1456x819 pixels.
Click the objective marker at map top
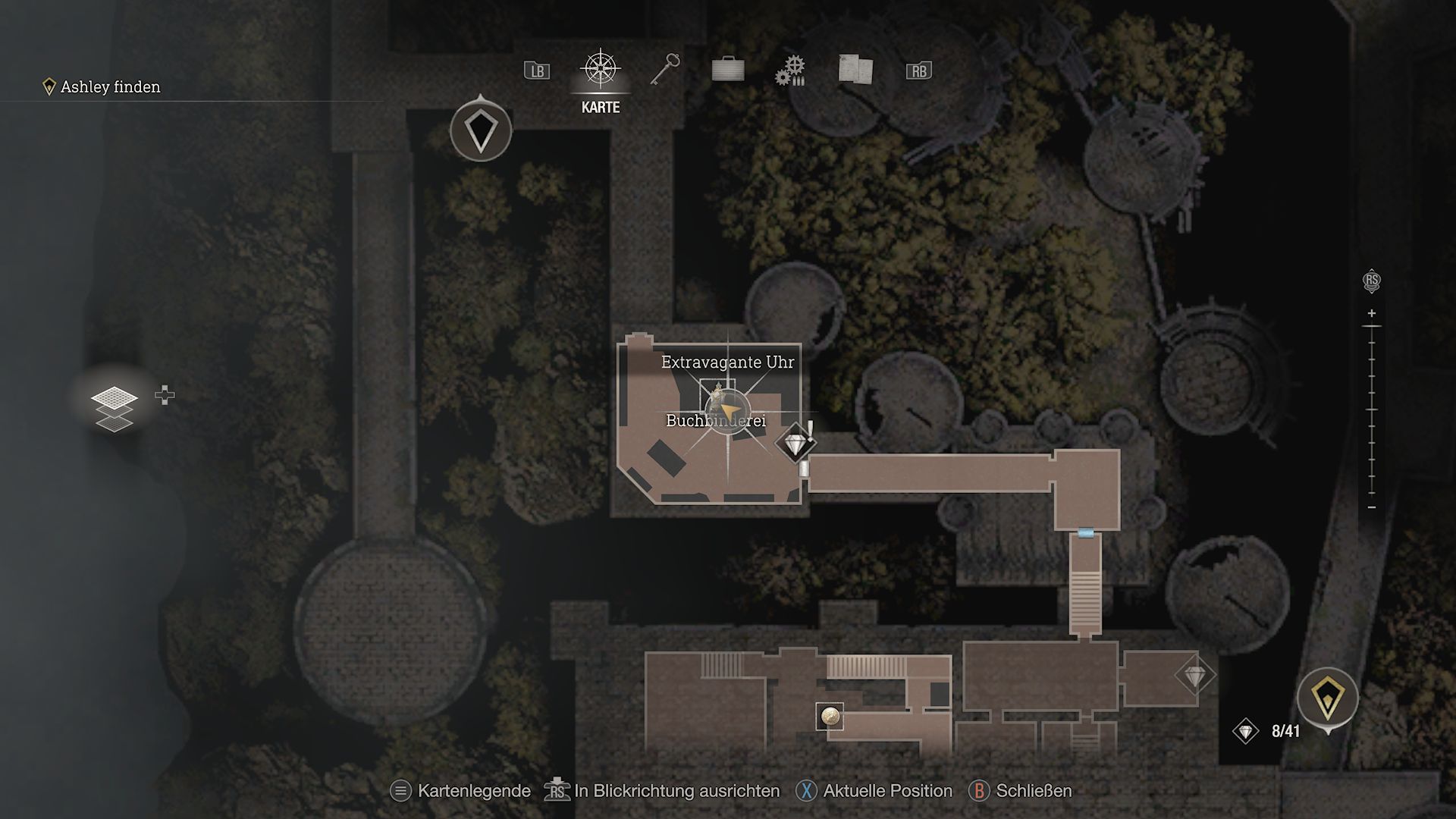[x=481, y=130]
